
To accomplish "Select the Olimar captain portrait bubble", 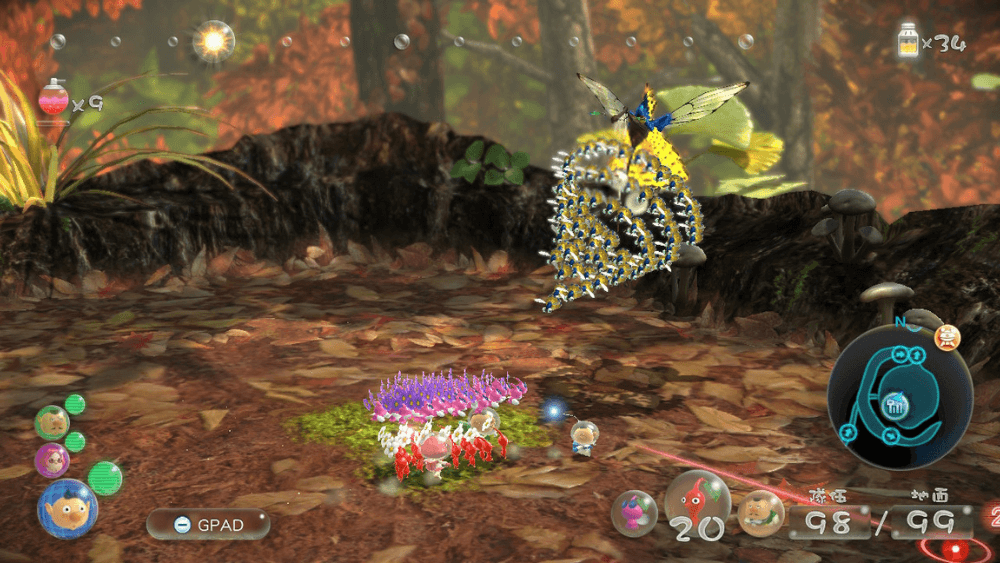I will click(x=67, y=508).
